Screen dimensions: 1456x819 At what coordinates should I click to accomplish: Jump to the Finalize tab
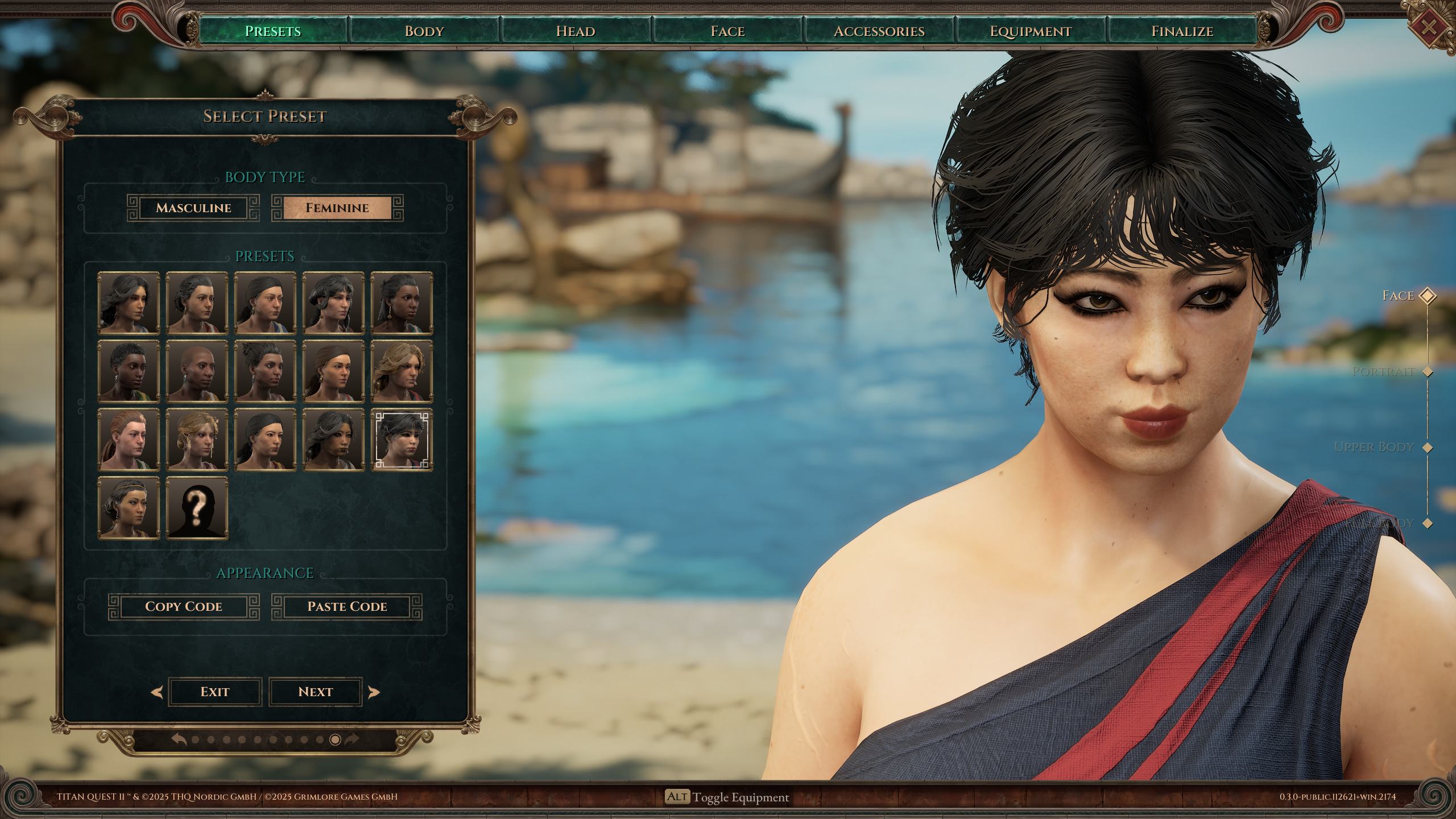click(1182, 31)
